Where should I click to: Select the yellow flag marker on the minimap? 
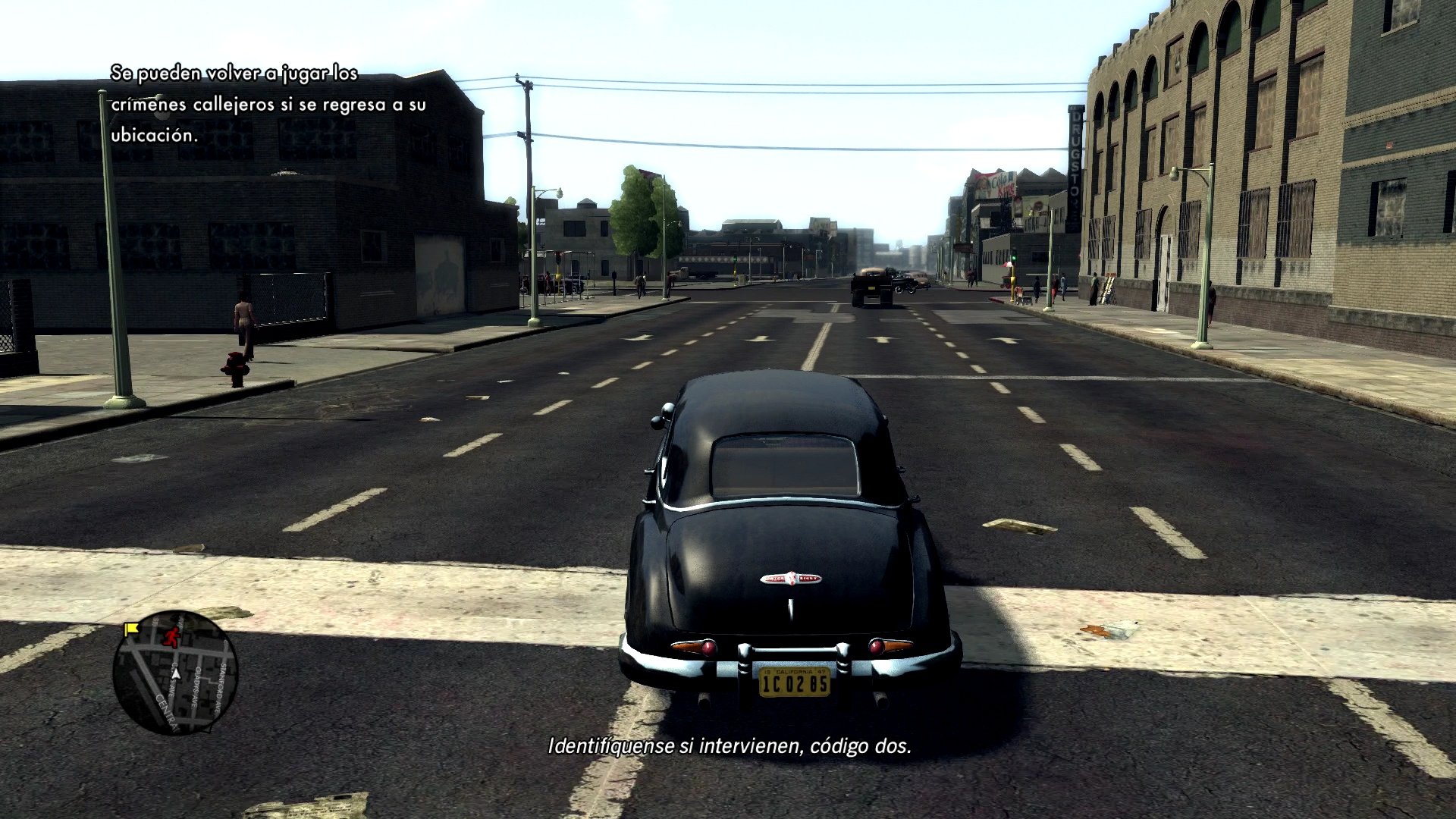133,629
